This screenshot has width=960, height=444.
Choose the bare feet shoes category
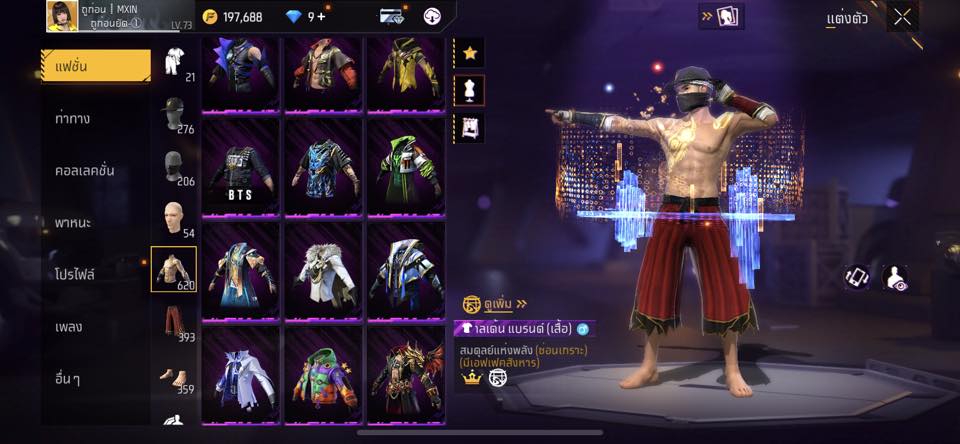pyautogui.click(x=174, y=375)
